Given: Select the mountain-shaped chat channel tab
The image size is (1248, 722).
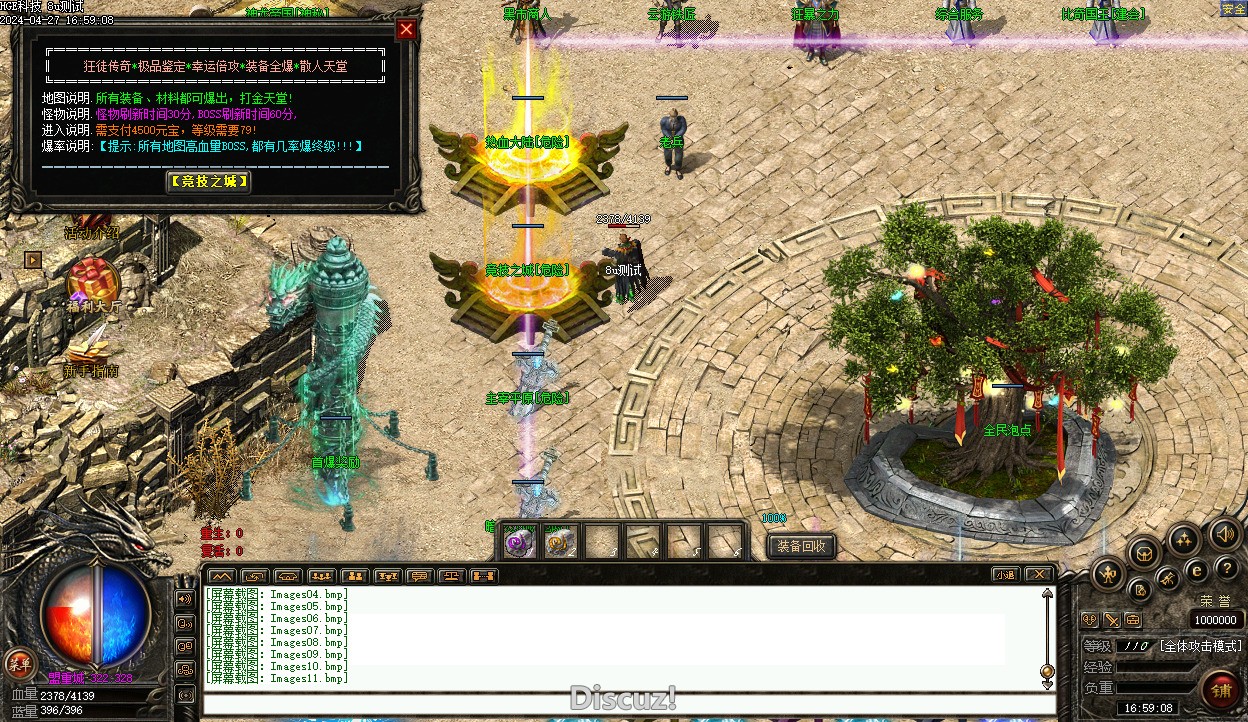Looking at the screenshot, I should click(222, 576).
